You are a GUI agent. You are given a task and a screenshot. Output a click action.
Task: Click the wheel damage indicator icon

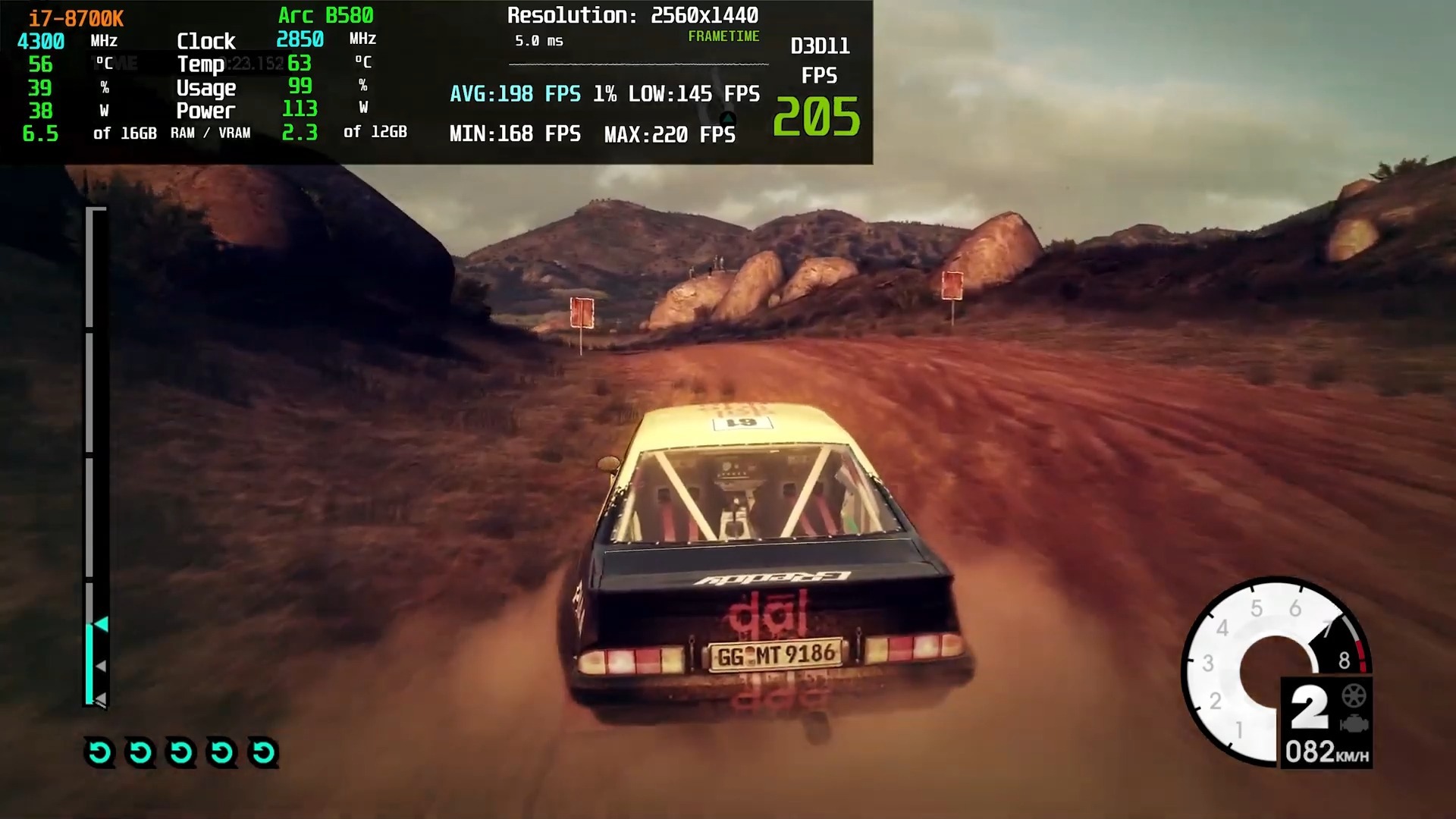pos(1354,695)
